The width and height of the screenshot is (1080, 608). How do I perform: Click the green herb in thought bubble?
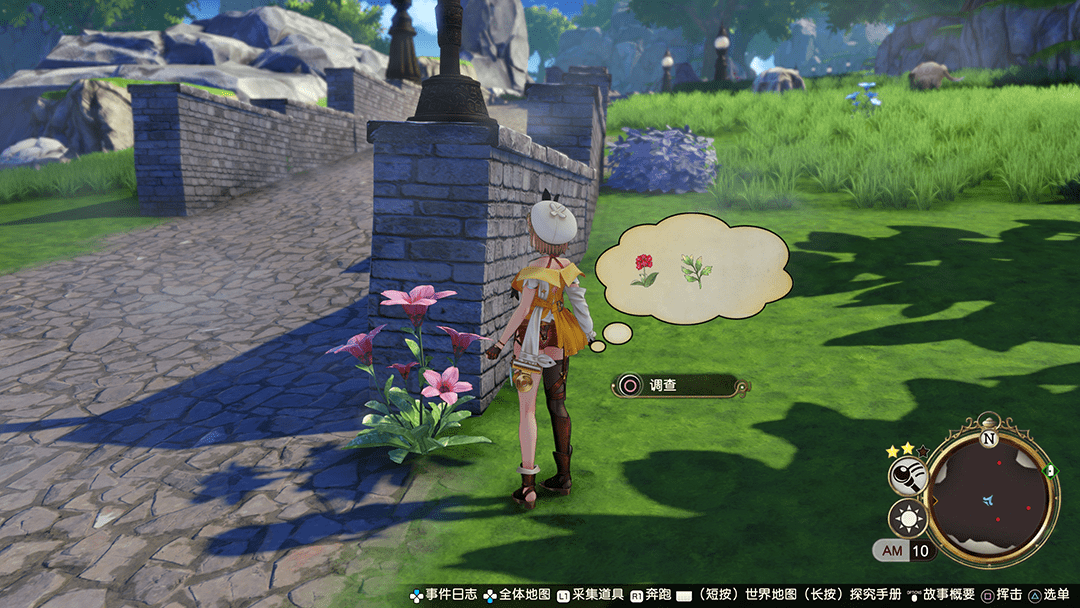pos(695,270)
